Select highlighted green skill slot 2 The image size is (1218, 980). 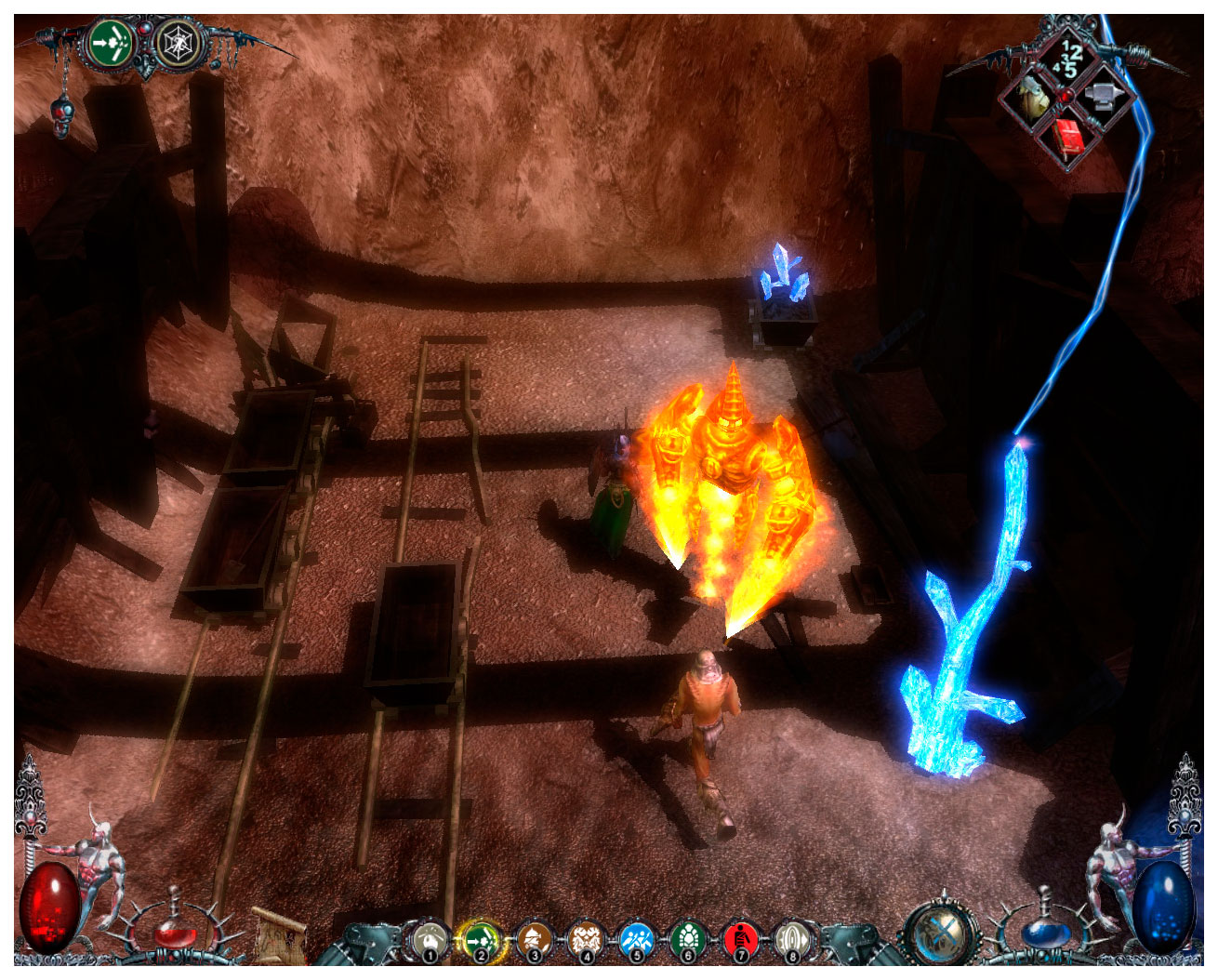[480, 939]
